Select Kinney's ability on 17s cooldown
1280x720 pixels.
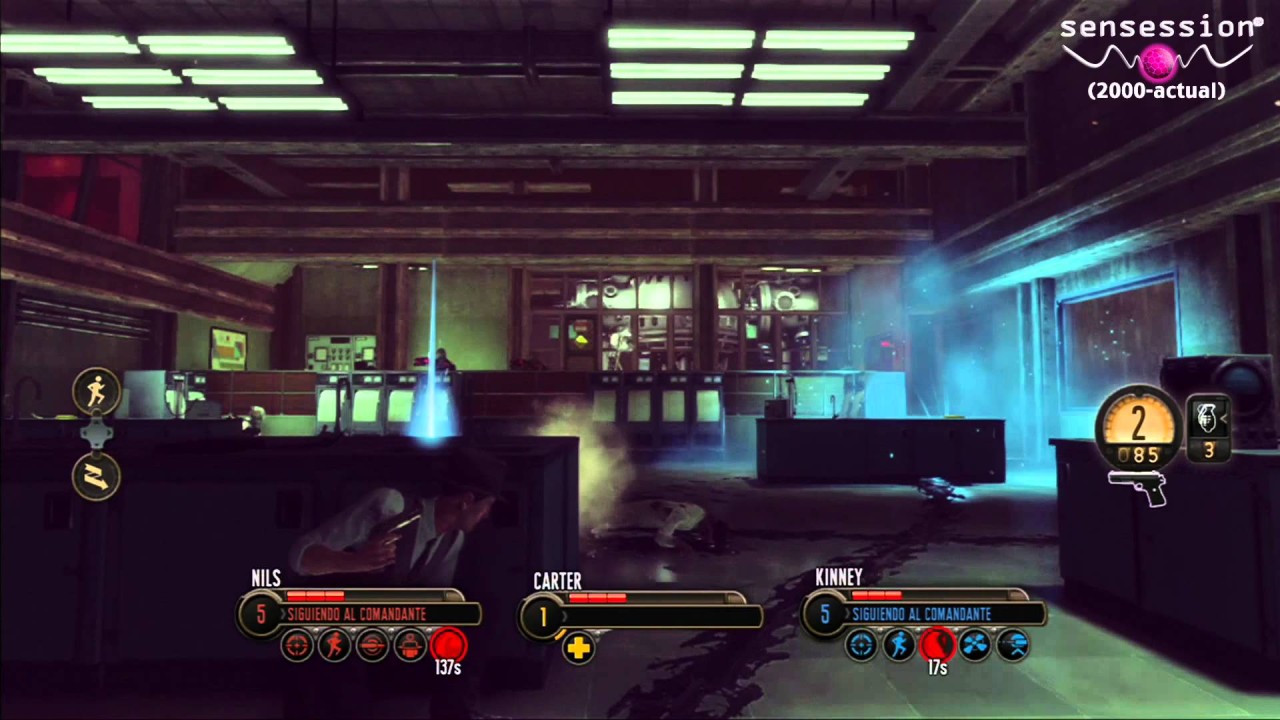click(x=937, y=645)
